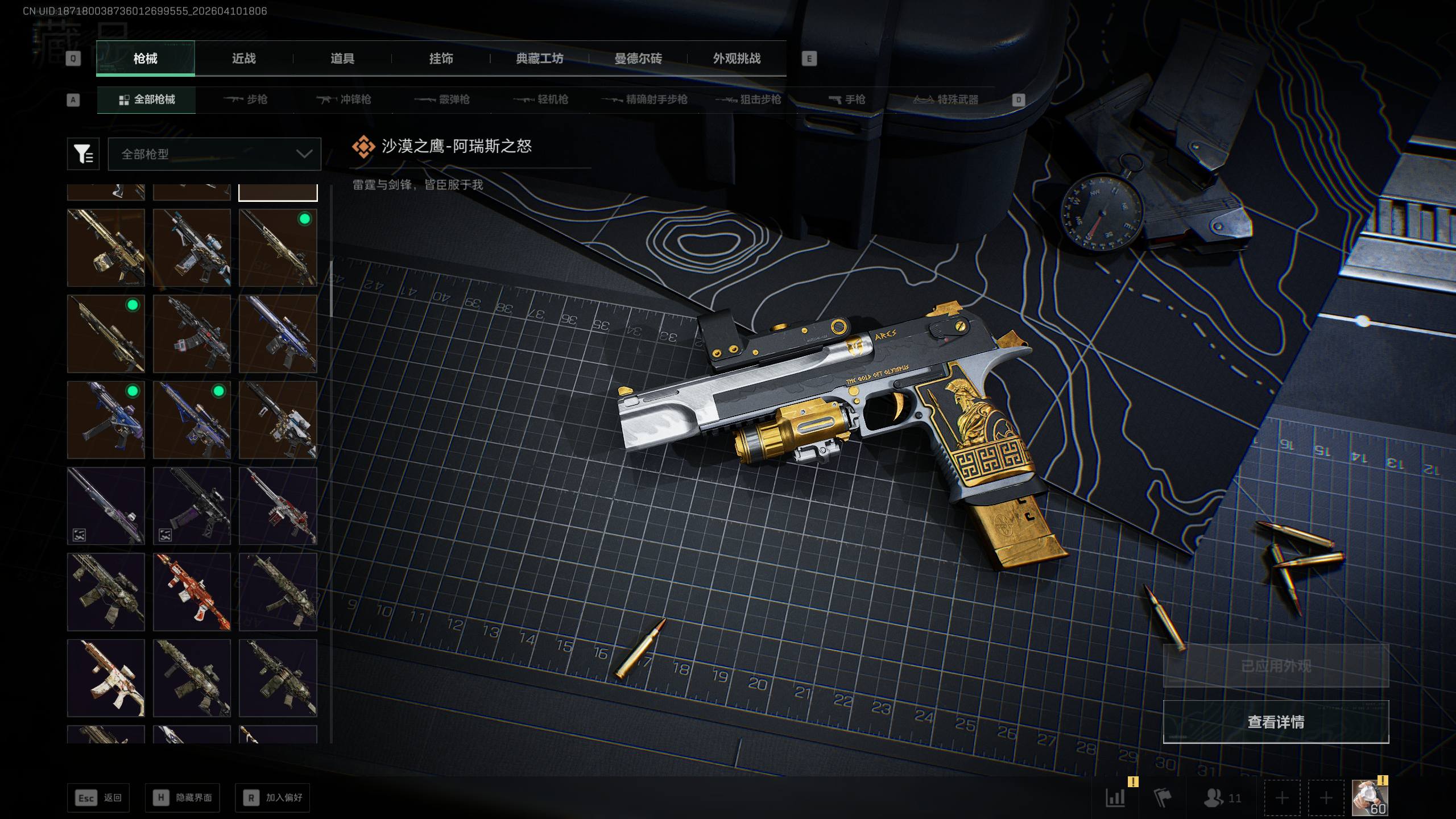Image resolution: width=1456 pixels, height=819 pixels.
Task: Select the 轻机枪 category
Action: point(541,100)
